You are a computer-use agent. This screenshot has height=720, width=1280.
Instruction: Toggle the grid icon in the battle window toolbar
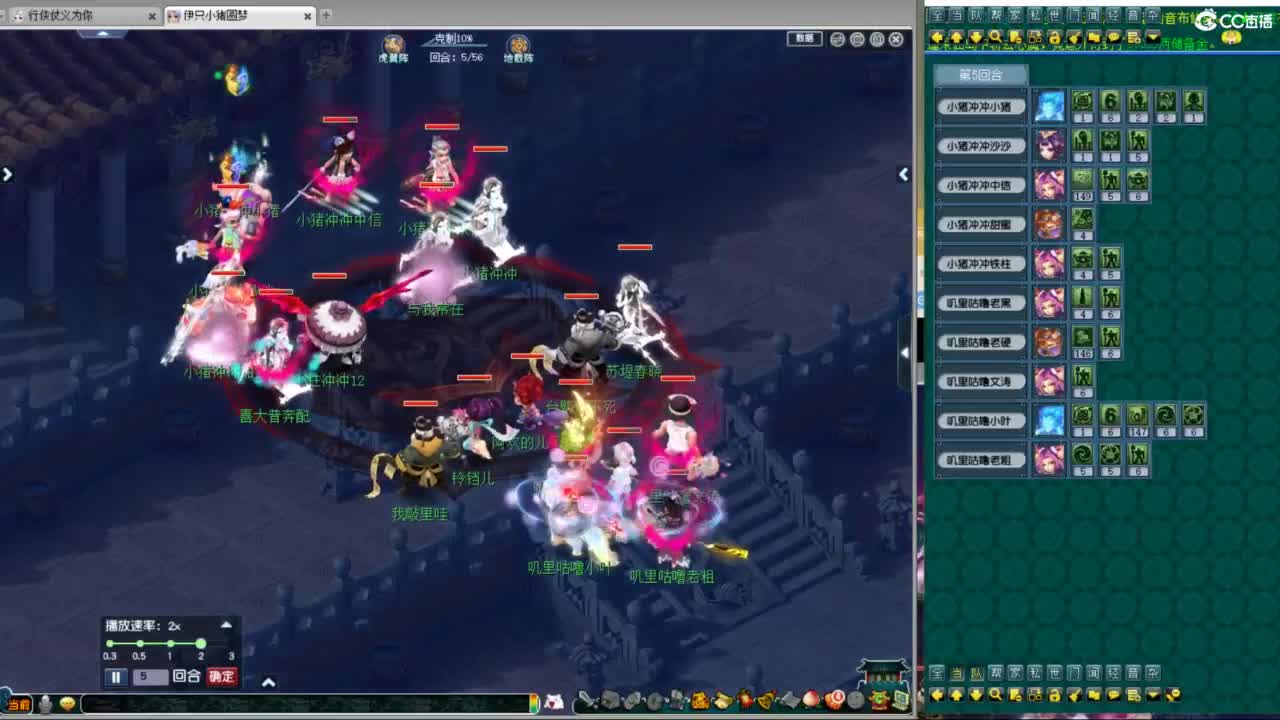point(857,38)
